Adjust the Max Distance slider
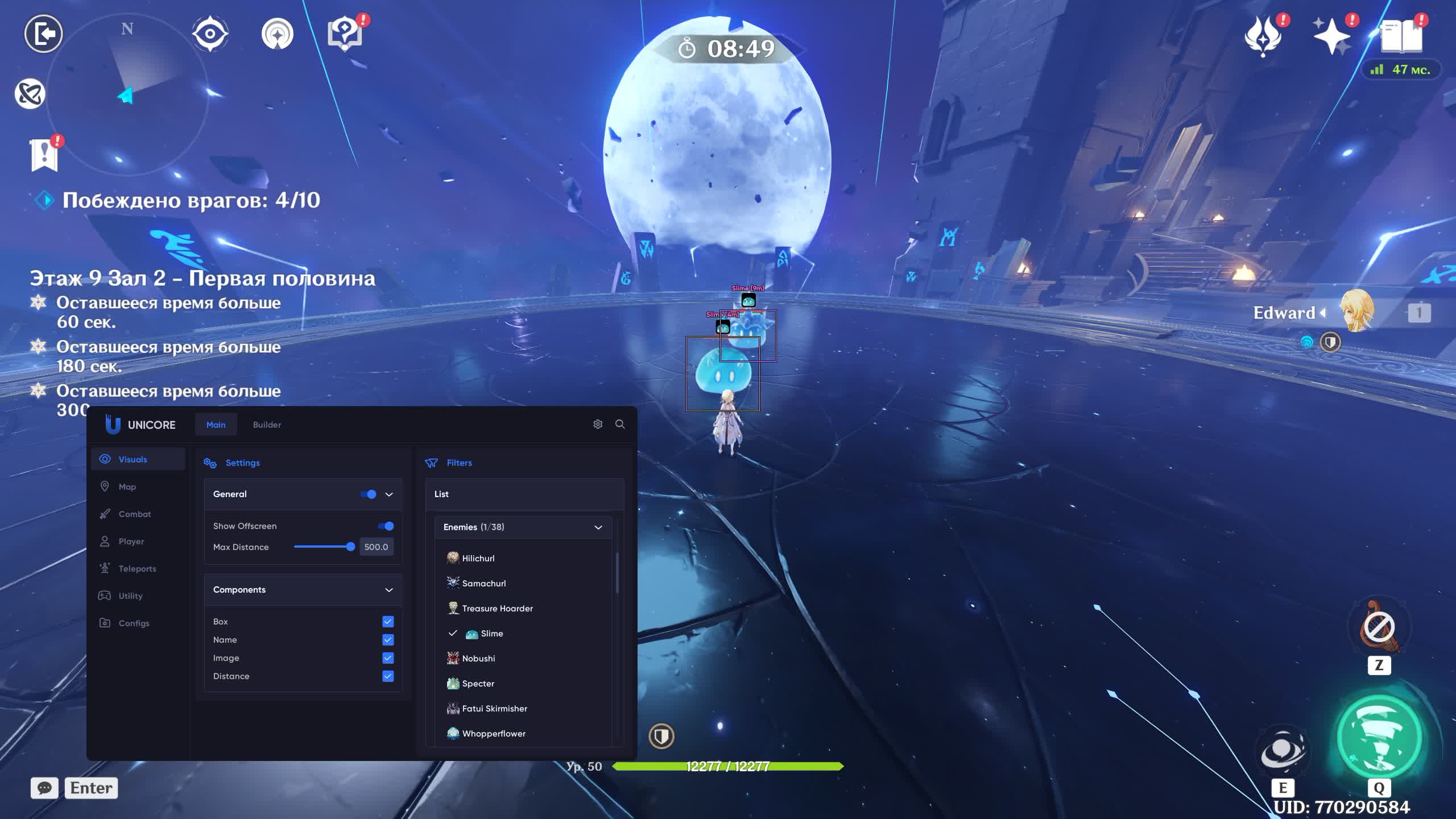The width and height of the screenshot is (1456, 819). pos(350,547)
